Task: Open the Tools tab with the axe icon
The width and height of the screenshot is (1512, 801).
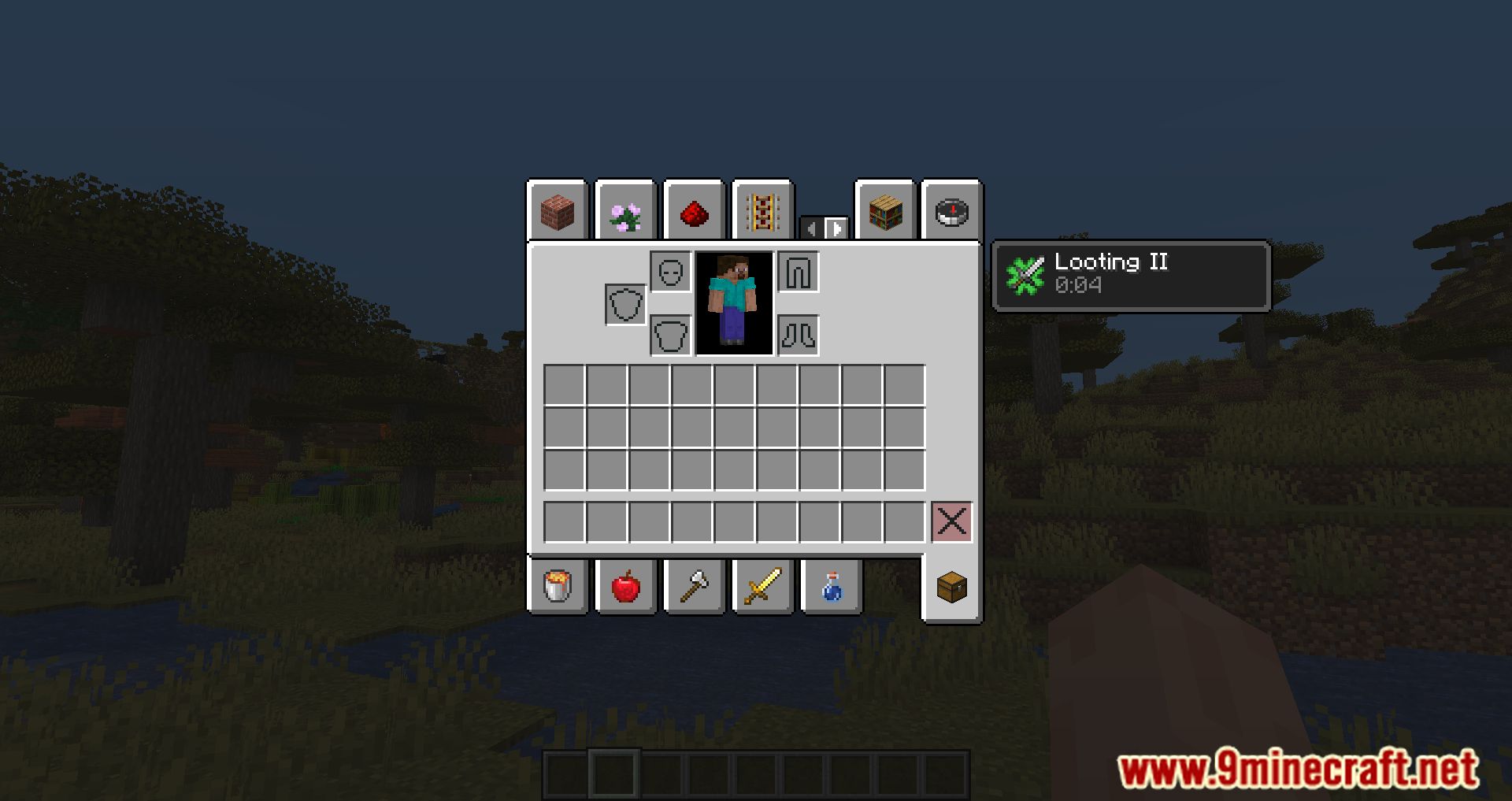Action: [693, 586]
